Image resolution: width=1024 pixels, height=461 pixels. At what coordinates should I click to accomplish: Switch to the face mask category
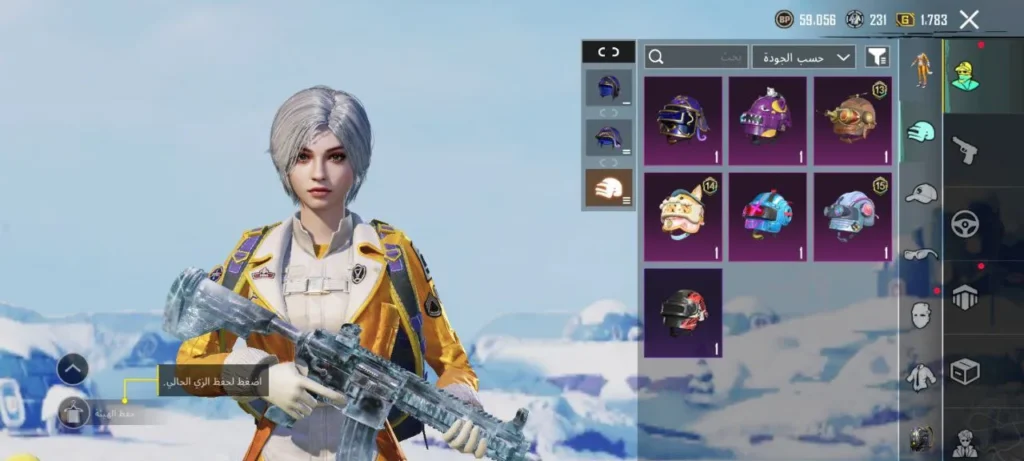(x=921, y=316)
